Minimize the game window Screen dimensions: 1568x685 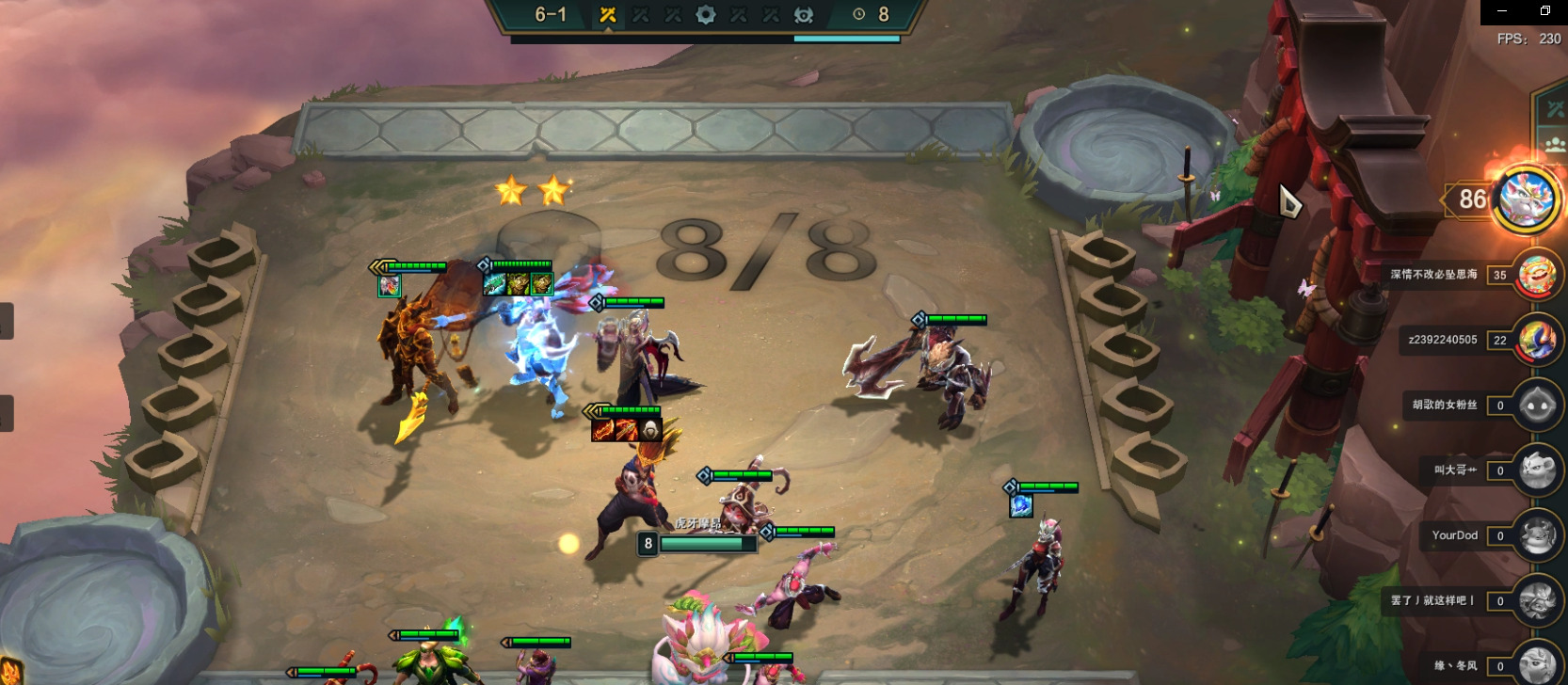click(x=1502, y=11)
